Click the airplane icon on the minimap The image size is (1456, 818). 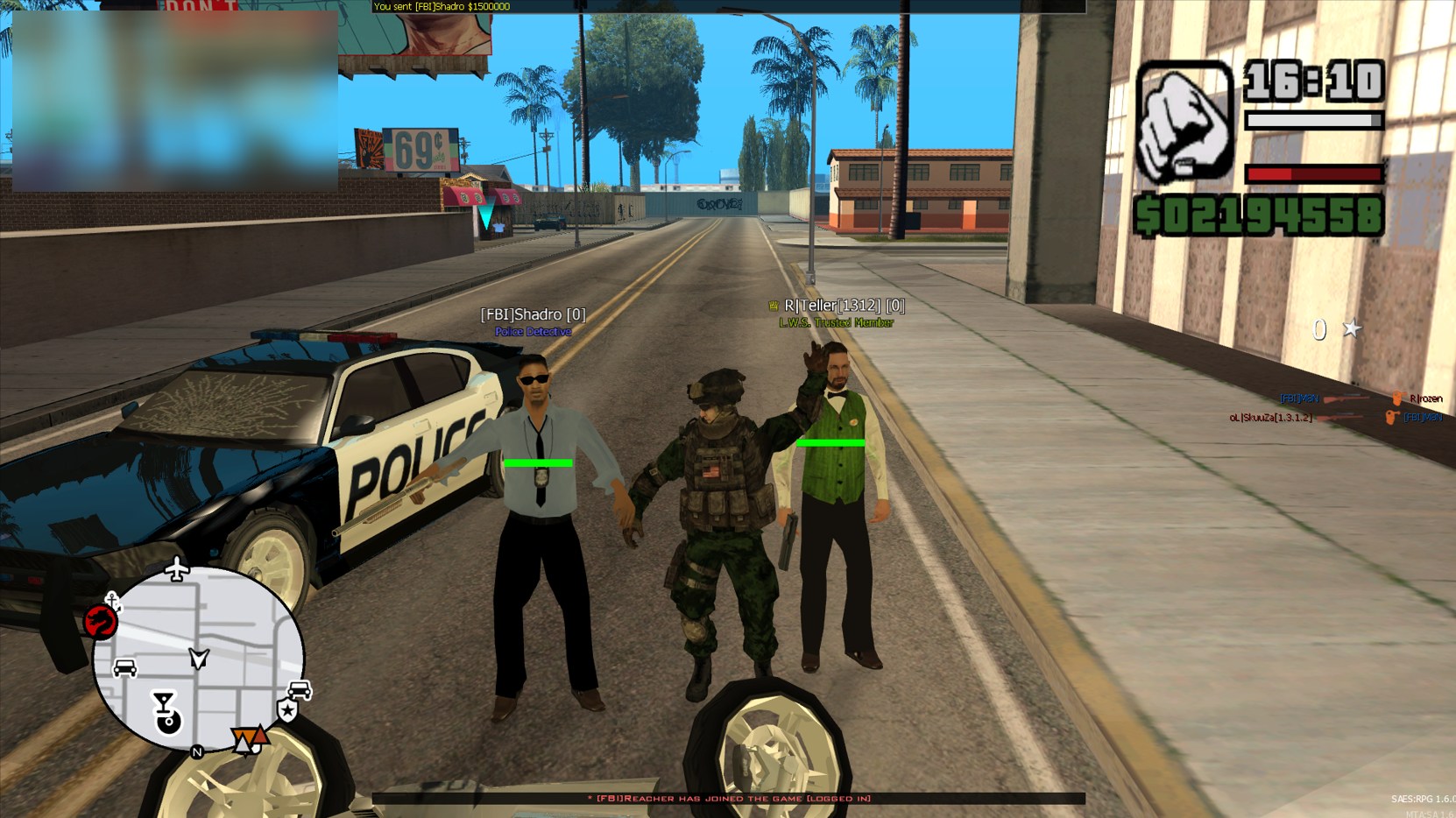click(x=176, y=568)
